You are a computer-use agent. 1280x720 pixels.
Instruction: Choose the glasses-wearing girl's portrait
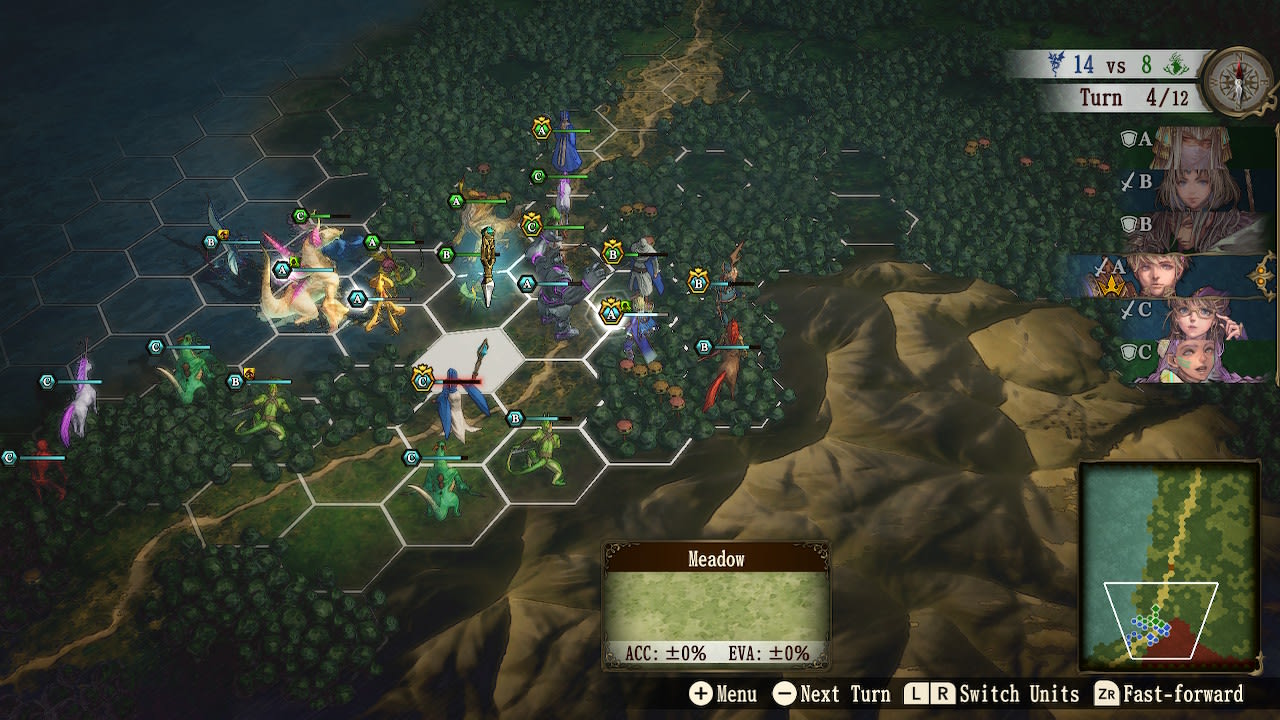pyautogui.click(x=1195, y=316)
